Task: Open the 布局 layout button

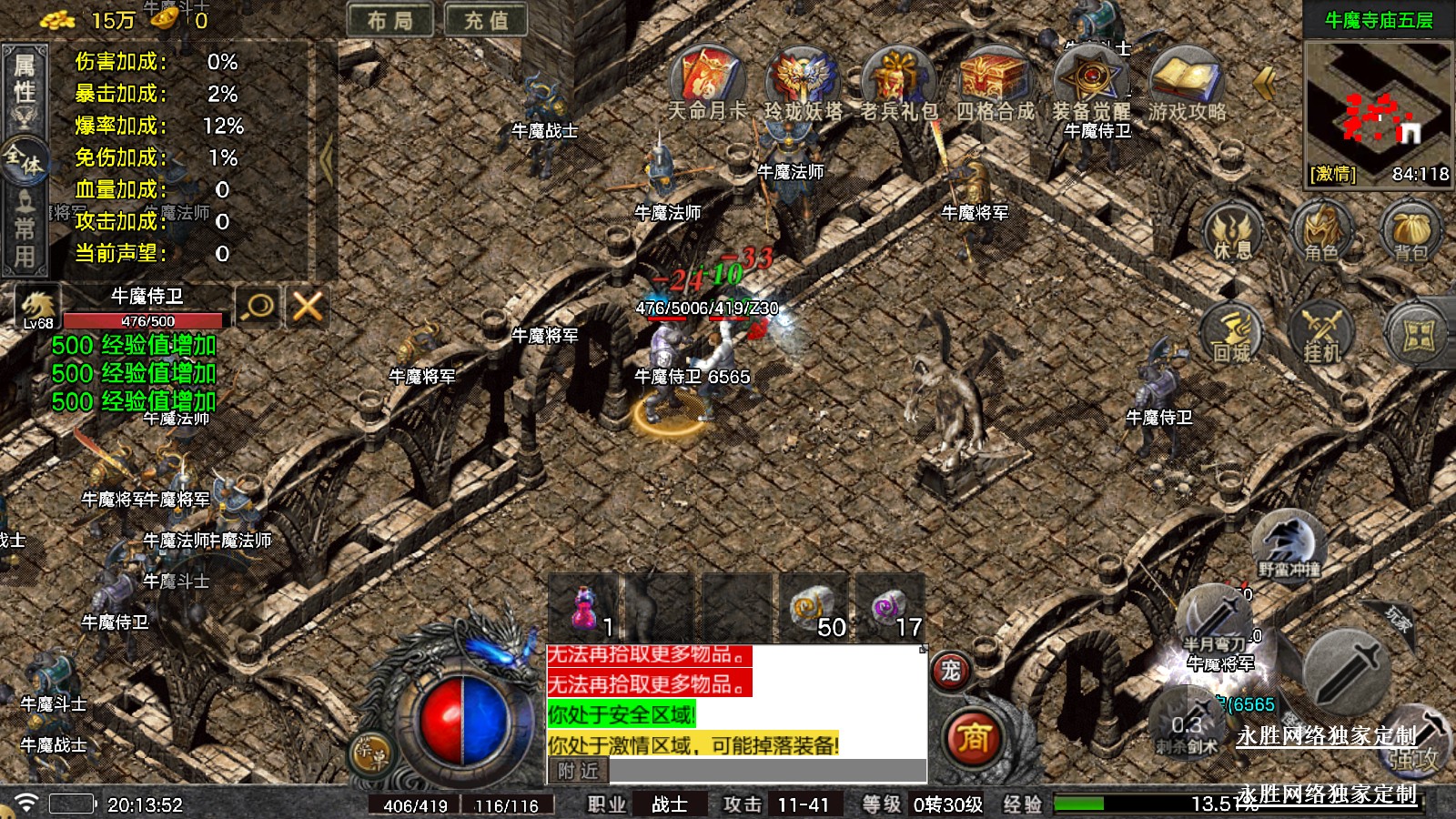Action: pos(389,20)
